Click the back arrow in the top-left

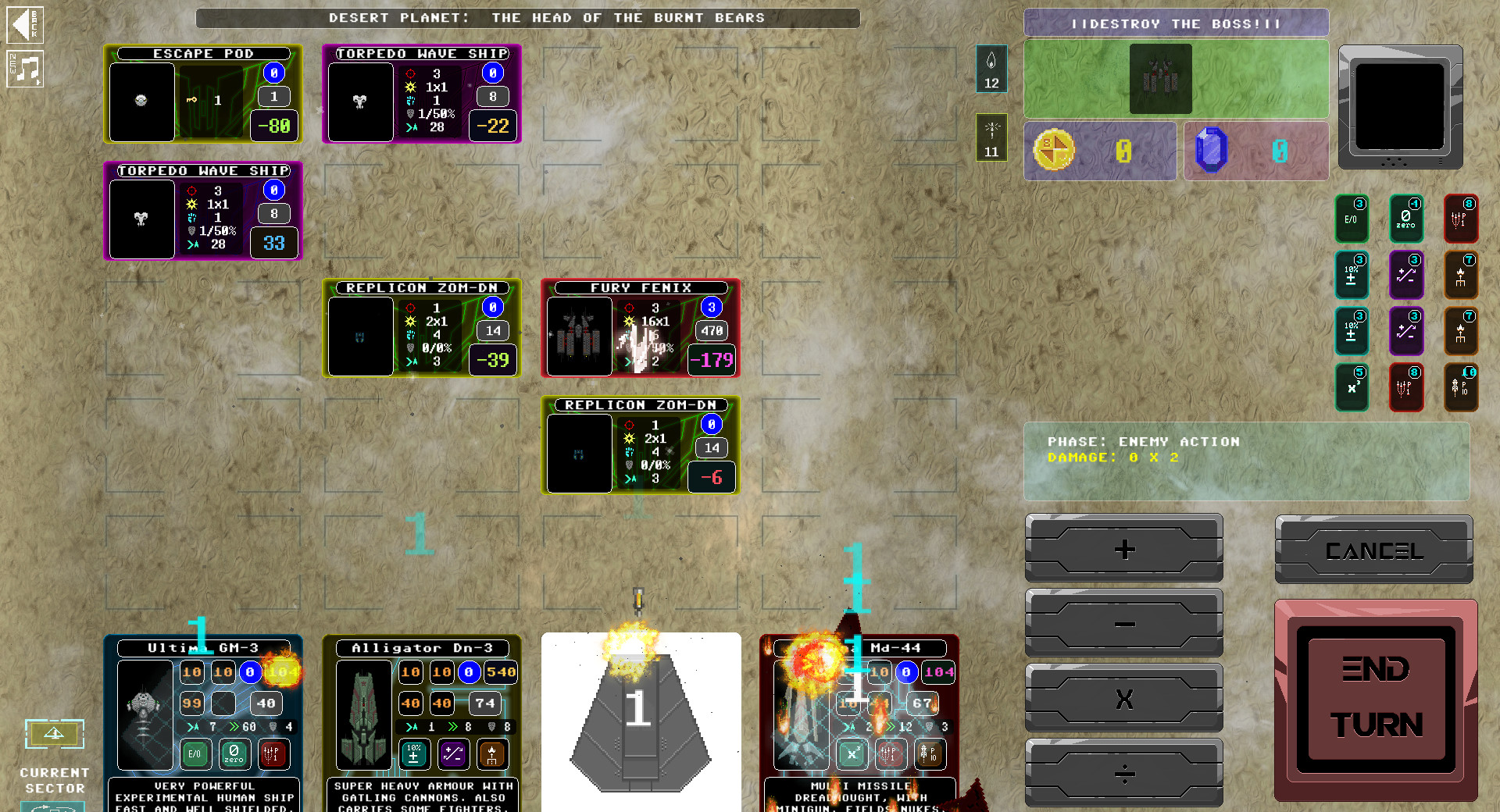(26, 24)
